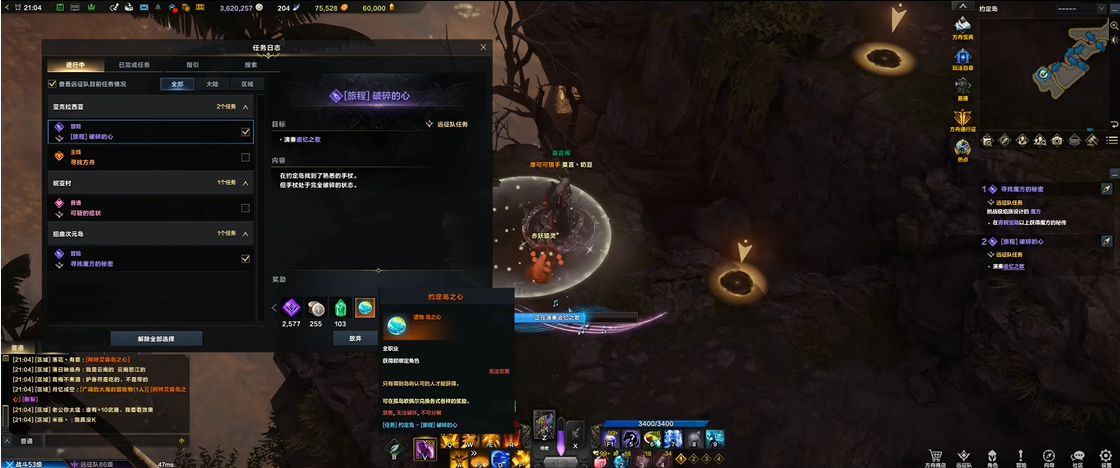1120x468 pixels.
Task: Open the 方舟商店 cart icon
Action: click(x=936, y=455)
